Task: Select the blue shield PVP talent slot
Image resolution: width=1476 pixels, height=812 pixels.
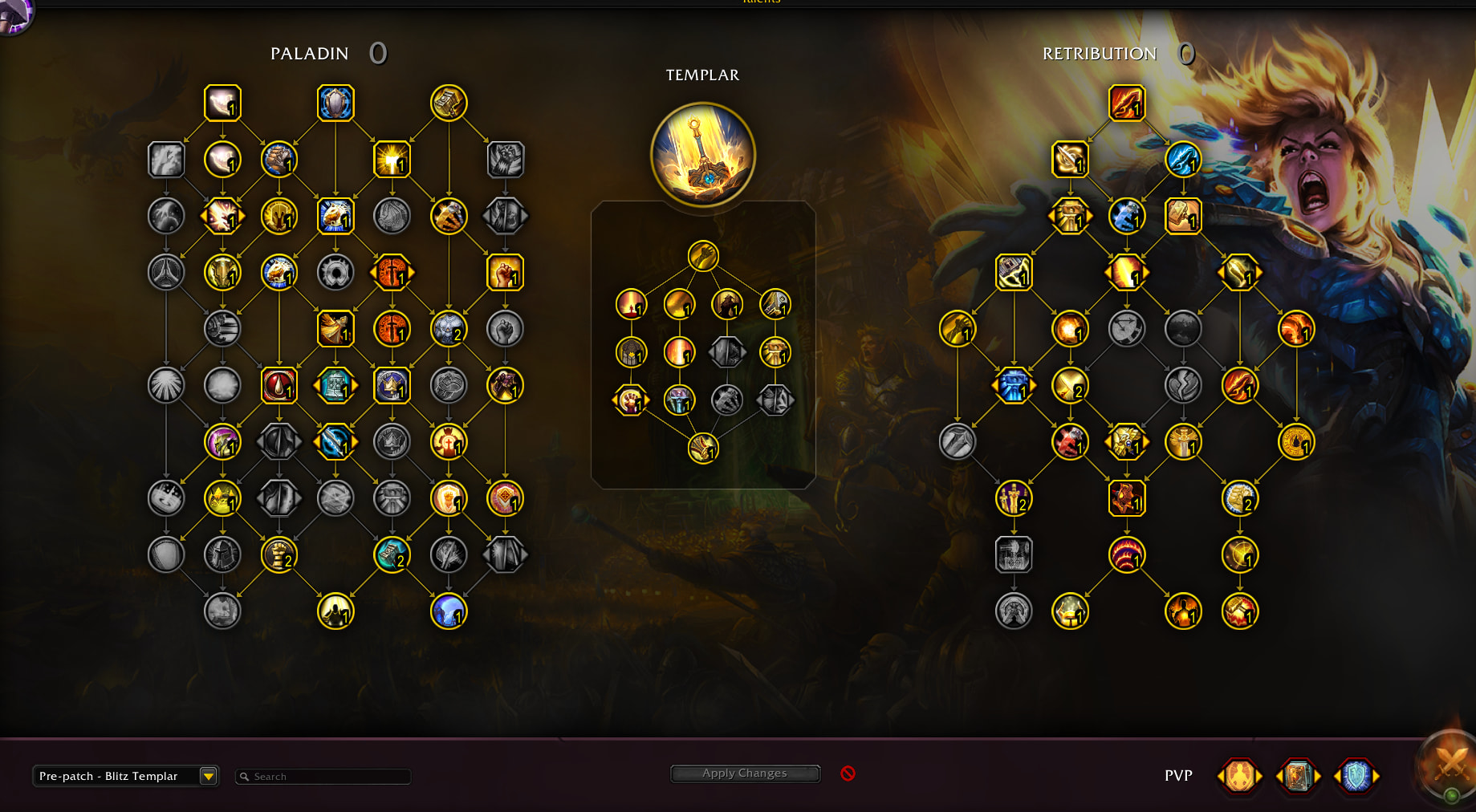Action: coord(1356,776)
